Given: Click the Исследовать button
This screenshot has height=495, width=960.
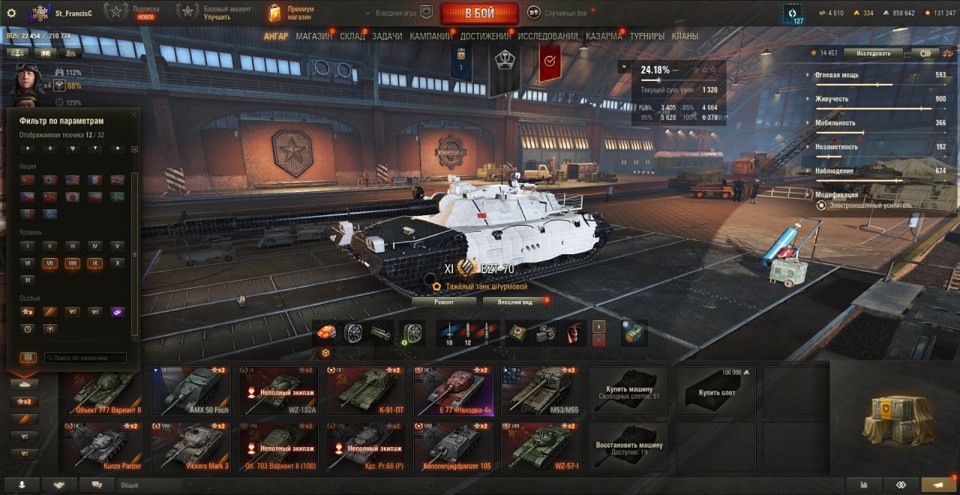Looking at the screenshot, I should pos(873,52).
